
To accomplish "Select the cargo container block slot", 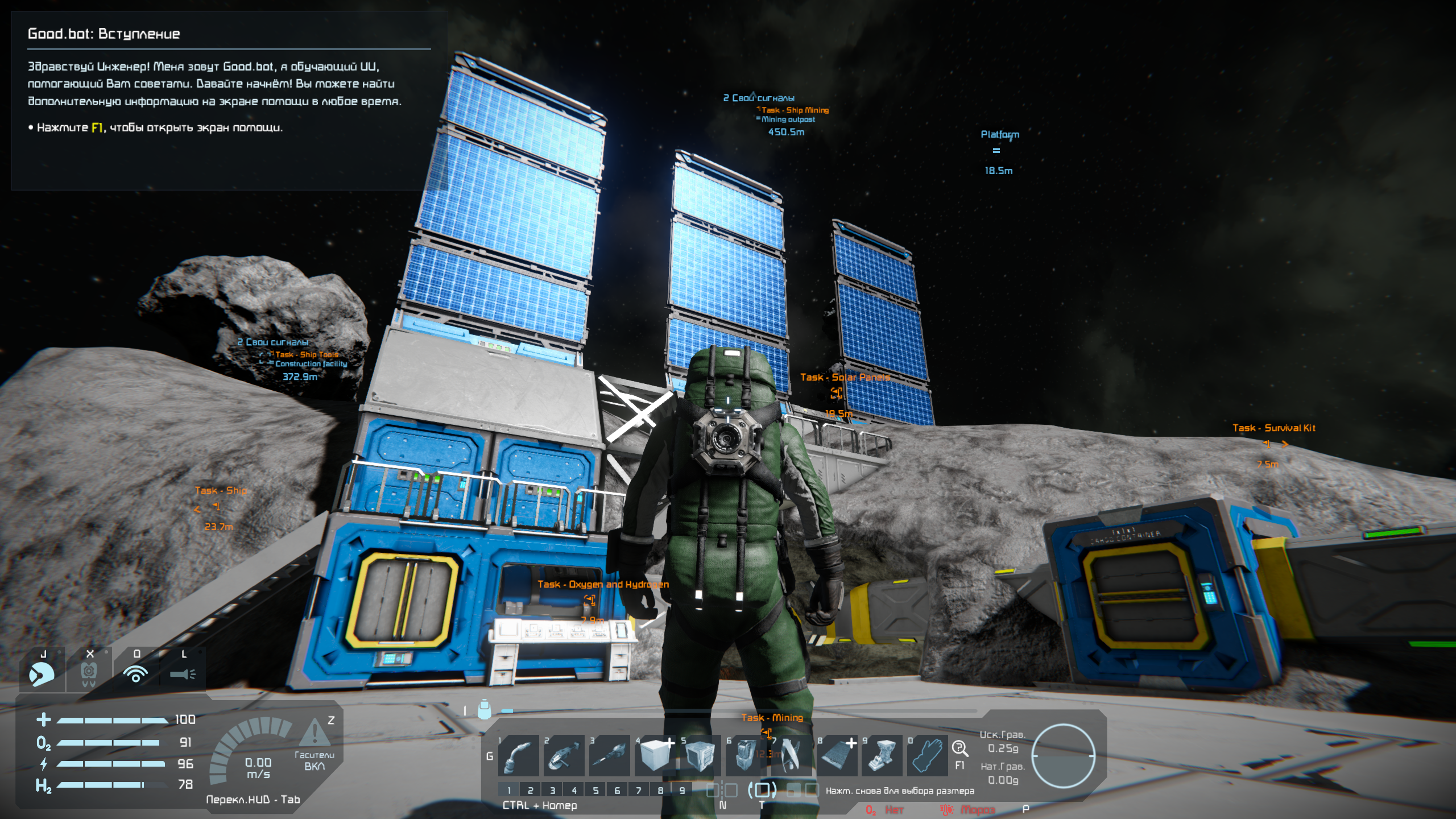I will 700,755.
